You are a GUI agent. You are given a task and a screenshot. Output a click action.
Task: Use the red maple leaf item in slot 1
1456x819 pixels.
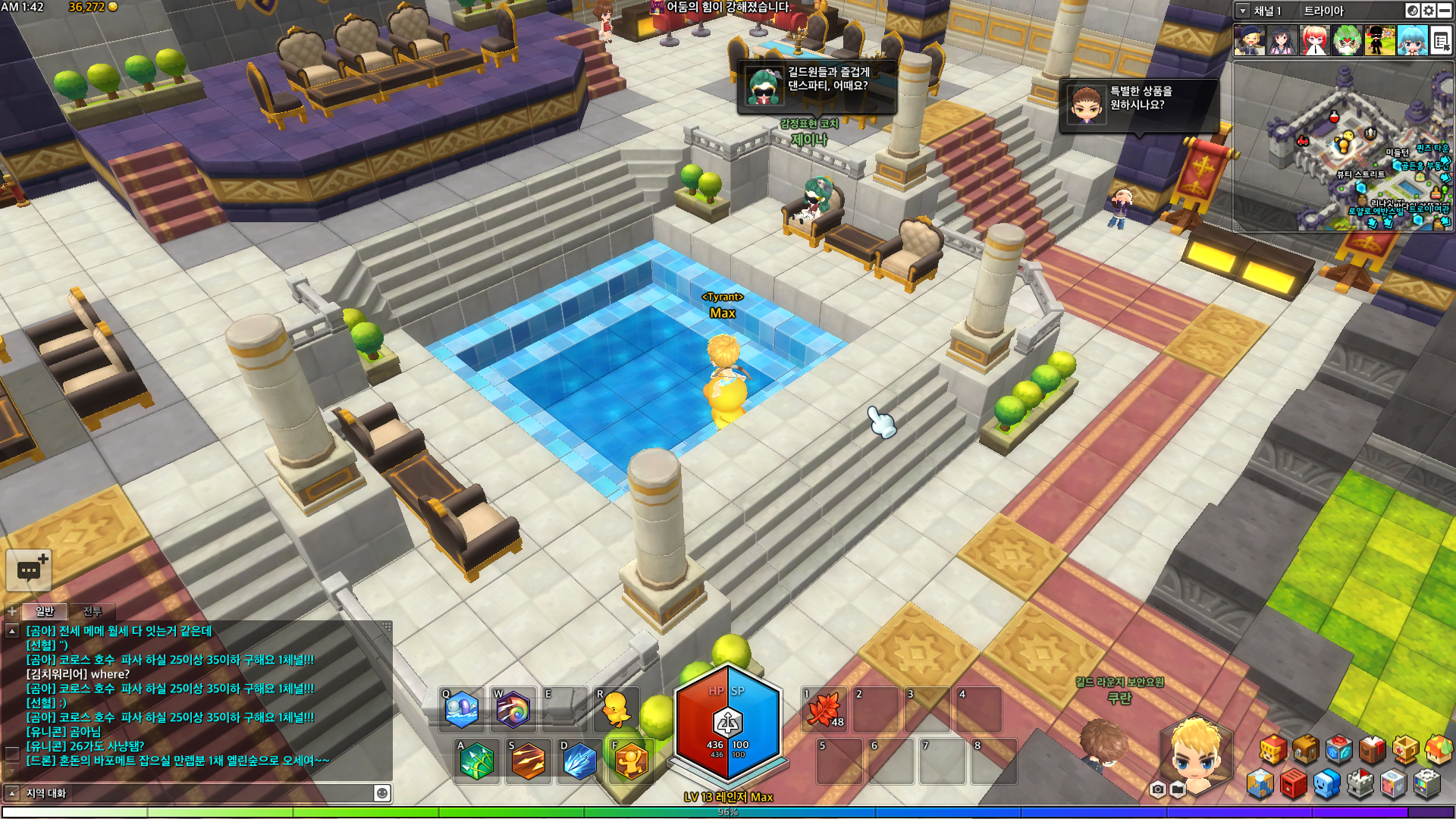click(x=824, y=711)
